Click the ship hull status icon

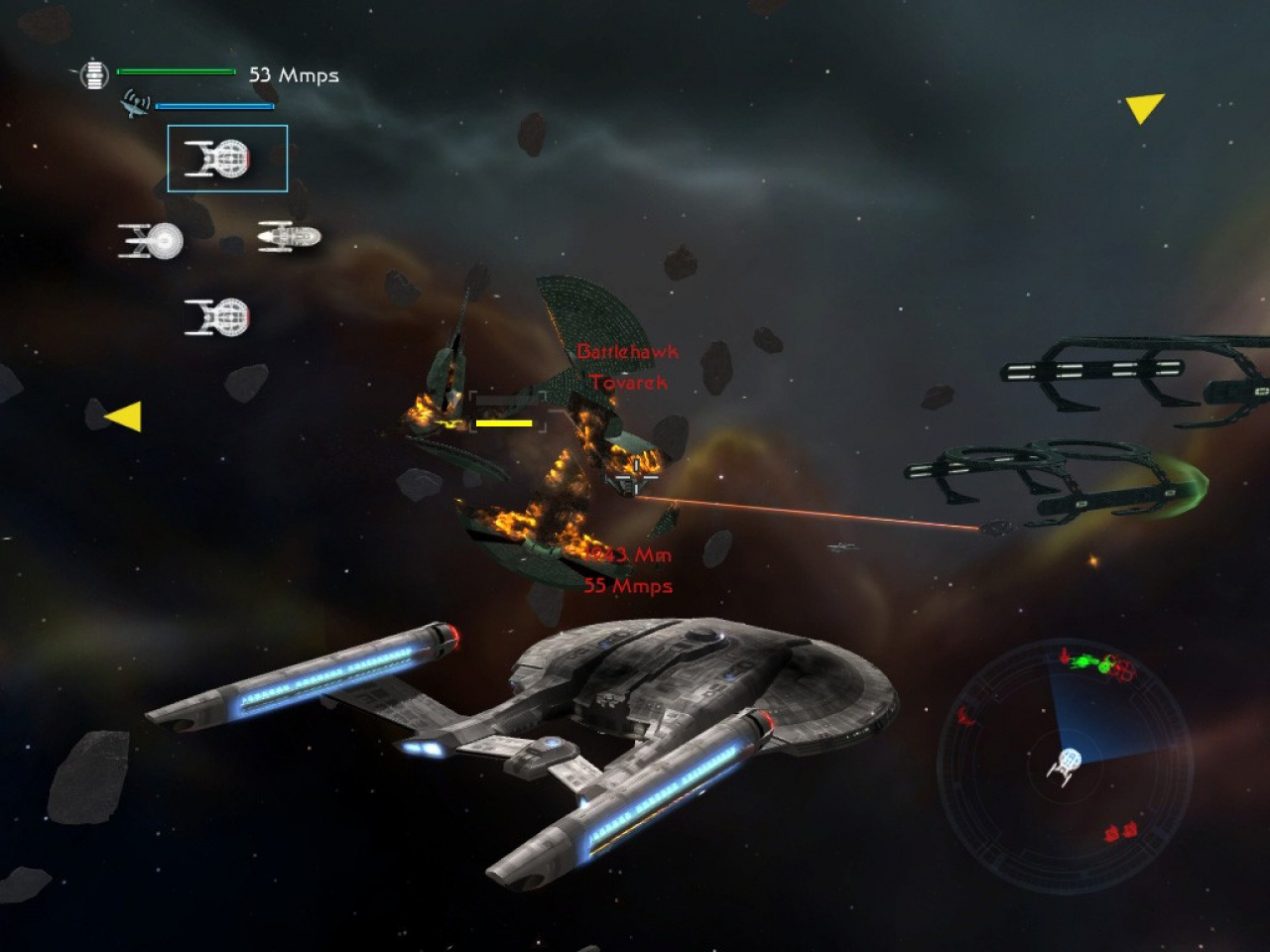point(93,74)
